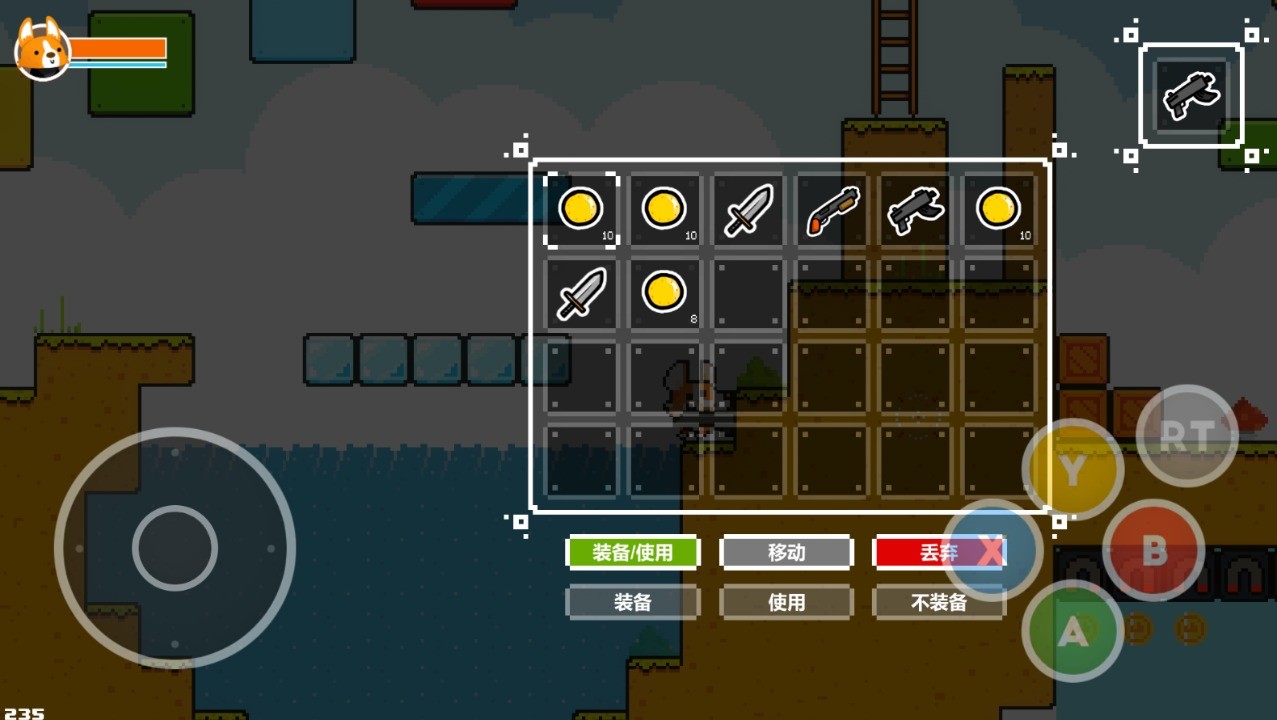Choose the sword next to the shotgun
This screenshot has height=720, width=1277.
[x=749, y=210]
